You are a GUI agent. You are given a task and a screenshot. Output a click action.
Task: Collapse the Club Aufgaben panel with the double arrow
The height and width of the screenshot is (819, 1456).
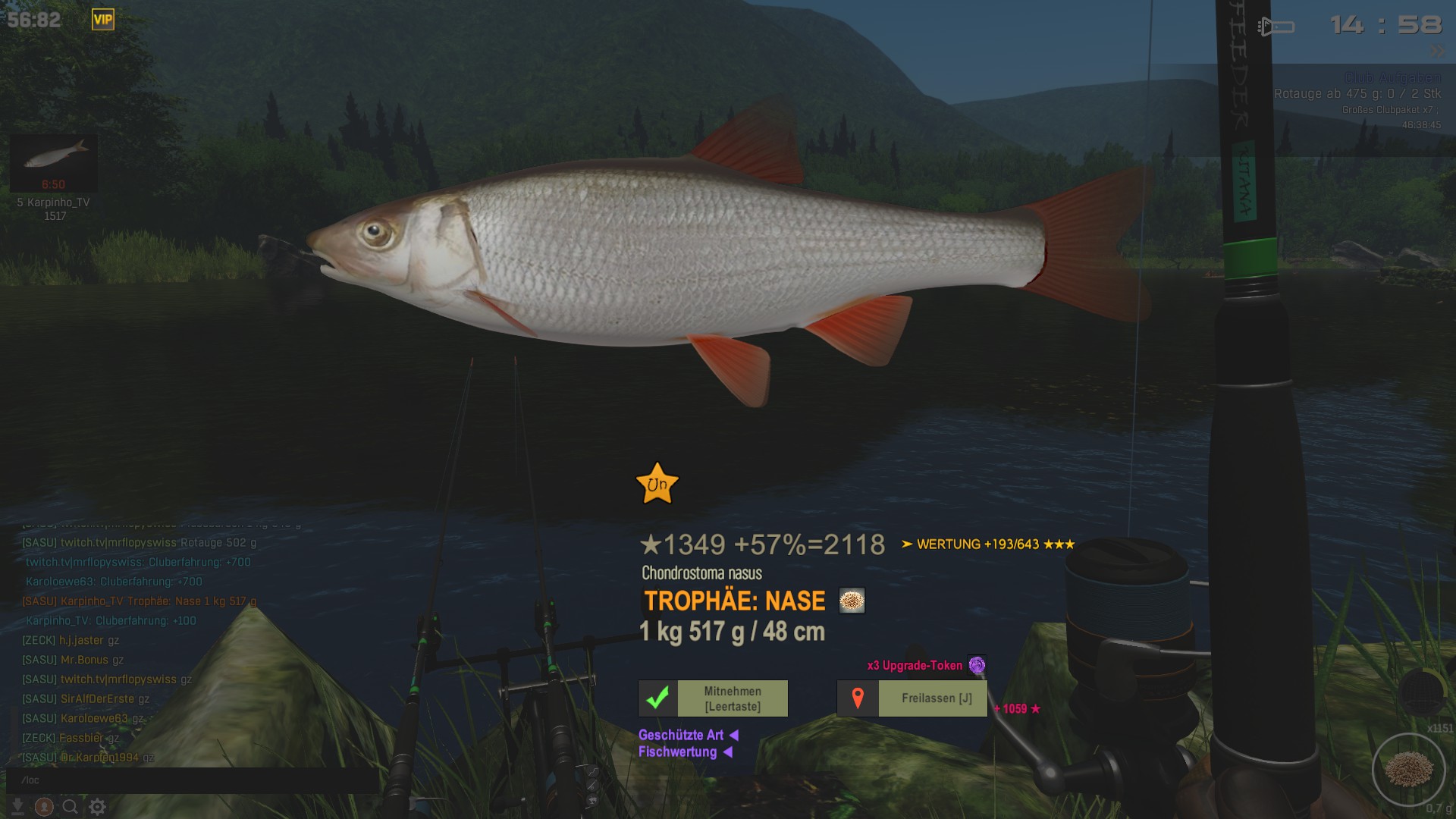click(x=1438, y=52)
